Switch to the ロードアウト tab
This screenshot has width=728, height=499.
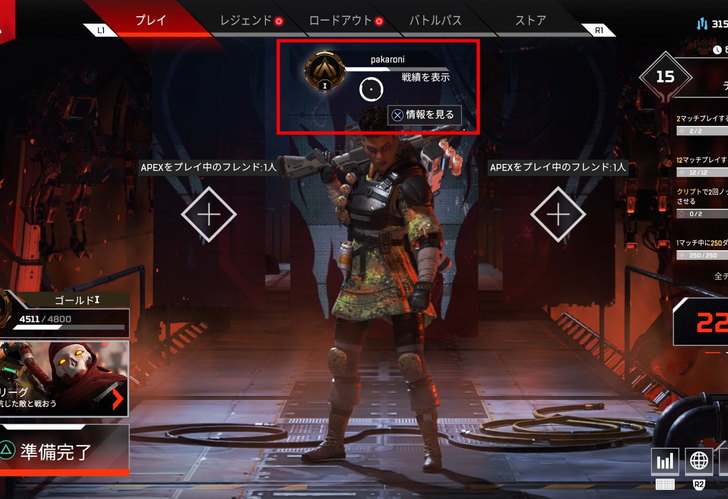pyautogui.click(x=340, y=20)
